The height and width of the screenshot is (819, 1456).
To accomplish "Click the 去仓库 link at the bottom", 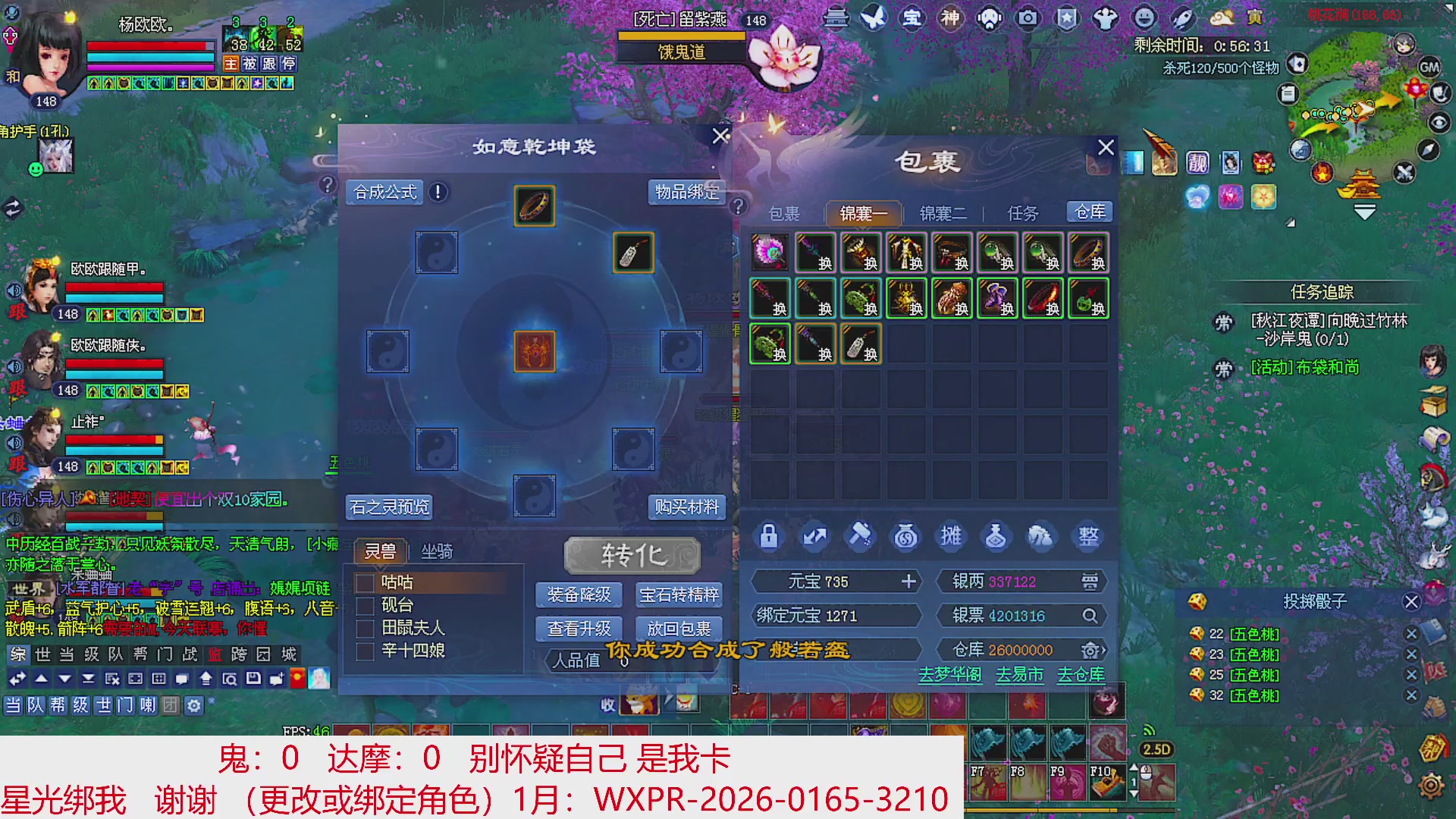I will tap(1080, 674).
